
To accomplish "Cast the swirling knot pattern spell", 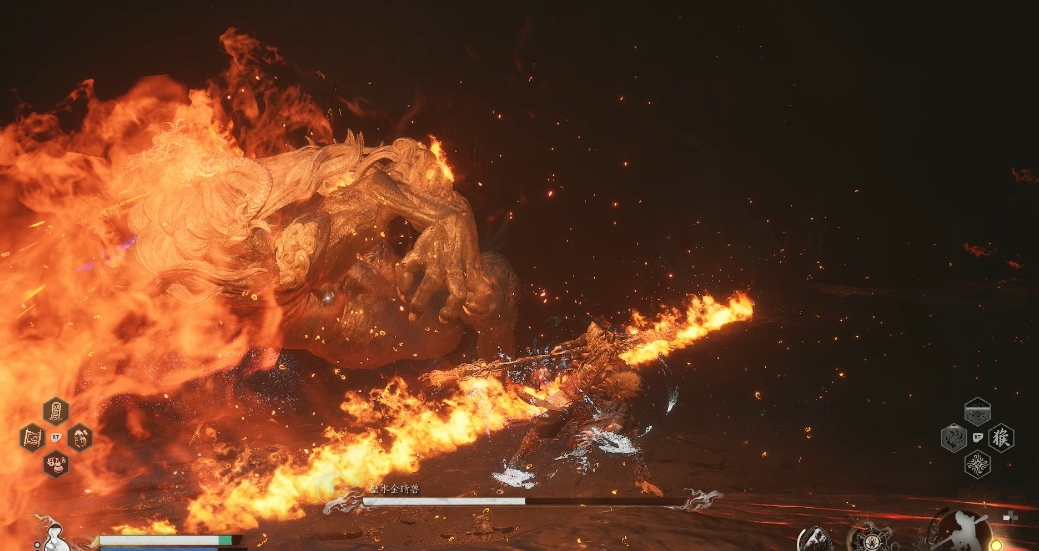I will 977,464.
